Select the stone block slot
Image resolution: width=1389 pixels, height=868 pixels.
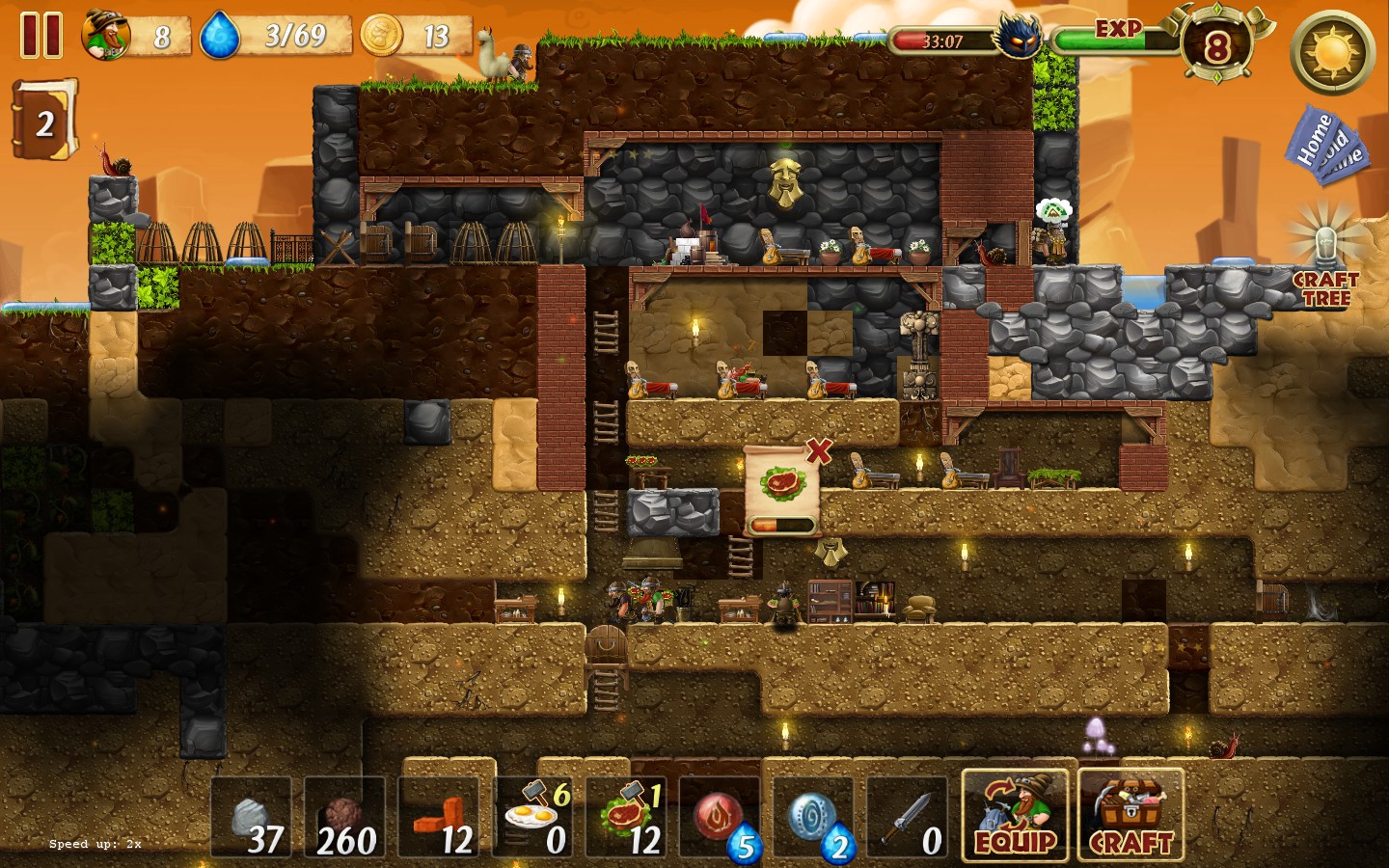point(251,818)
